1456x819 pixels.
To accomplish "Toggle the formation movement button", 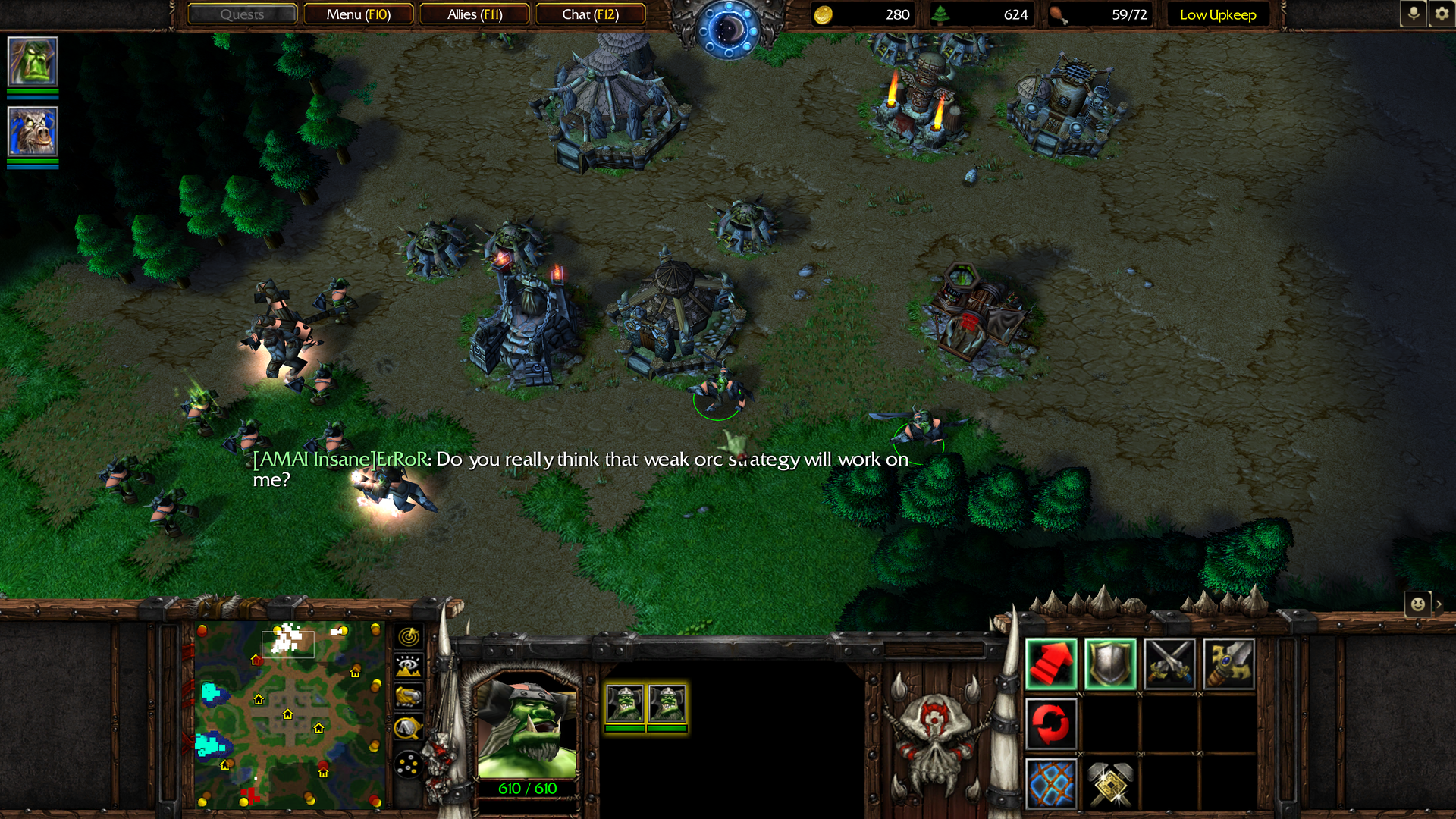I will [409, 764].
